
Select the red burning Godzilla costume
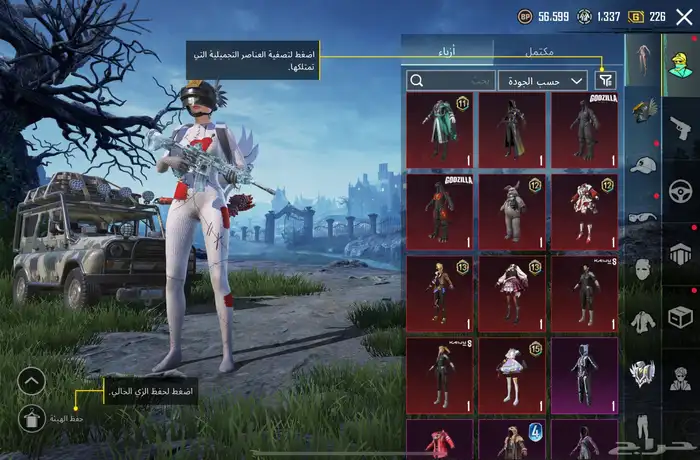[x=440, y=208]
